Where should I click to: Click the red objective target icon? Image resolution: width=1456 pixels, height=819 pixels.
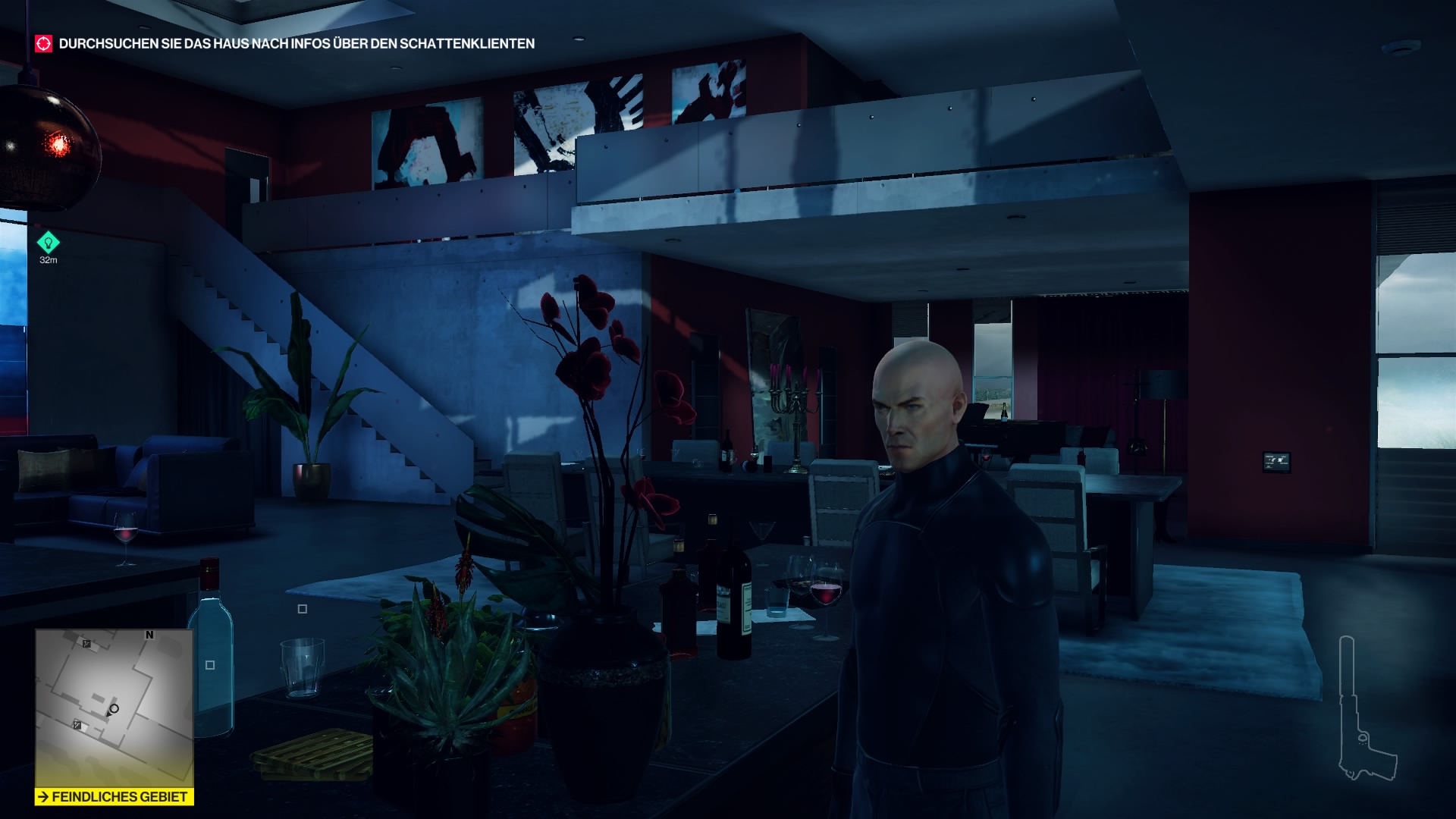pyautogui.click(x=44, y=44)
